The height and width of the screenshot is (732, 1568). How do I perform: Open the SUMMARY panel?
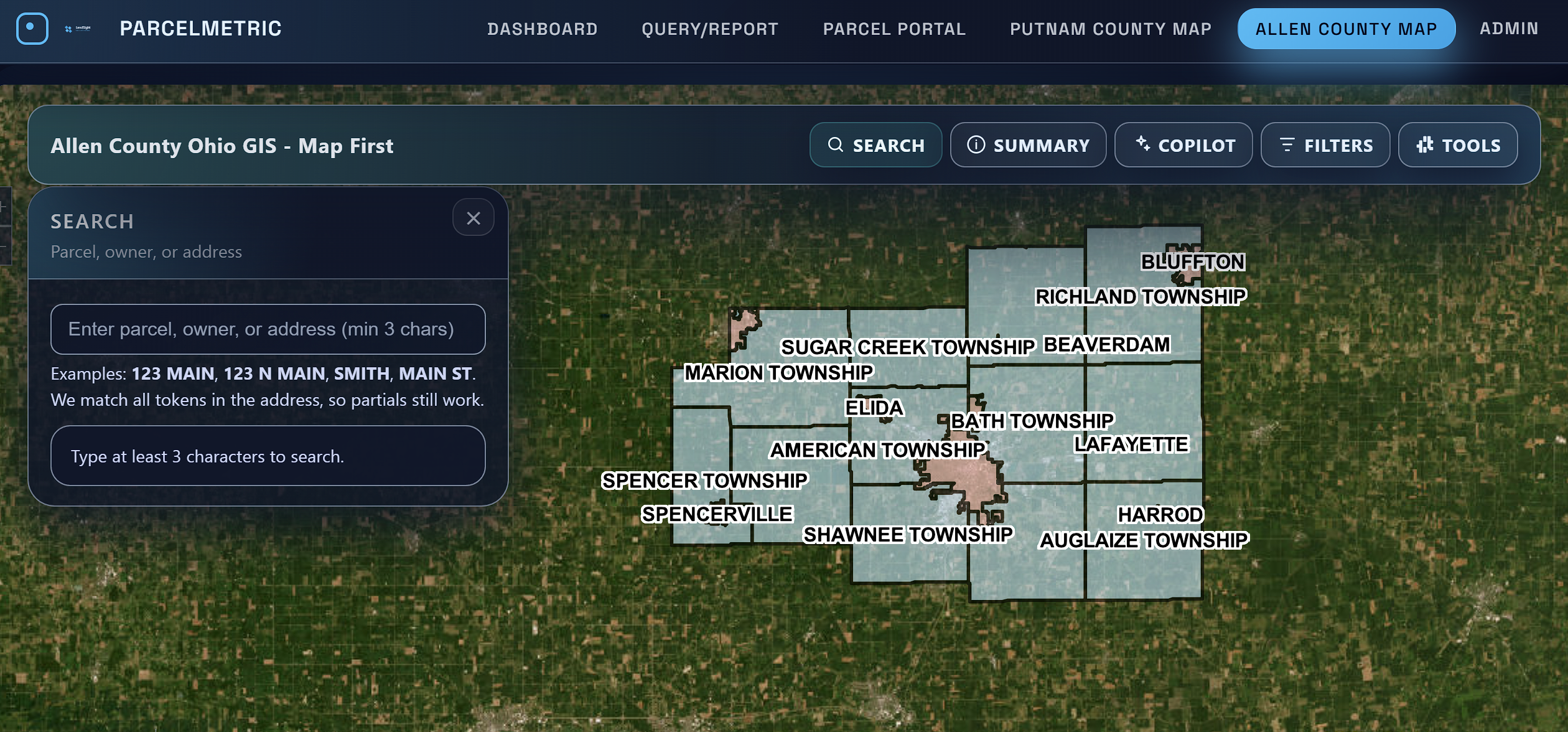1028,144
